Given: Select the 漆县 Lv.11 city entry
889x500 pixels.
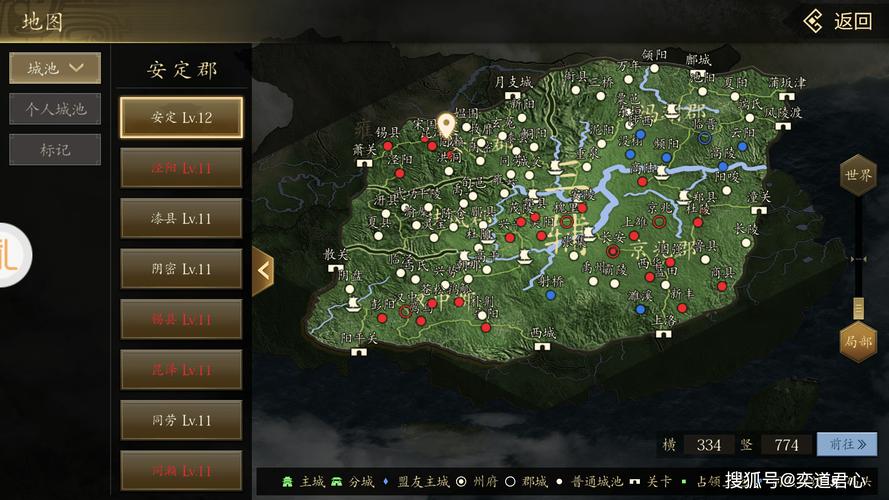Looking at the screenshot, I should [x=181, y=218].
